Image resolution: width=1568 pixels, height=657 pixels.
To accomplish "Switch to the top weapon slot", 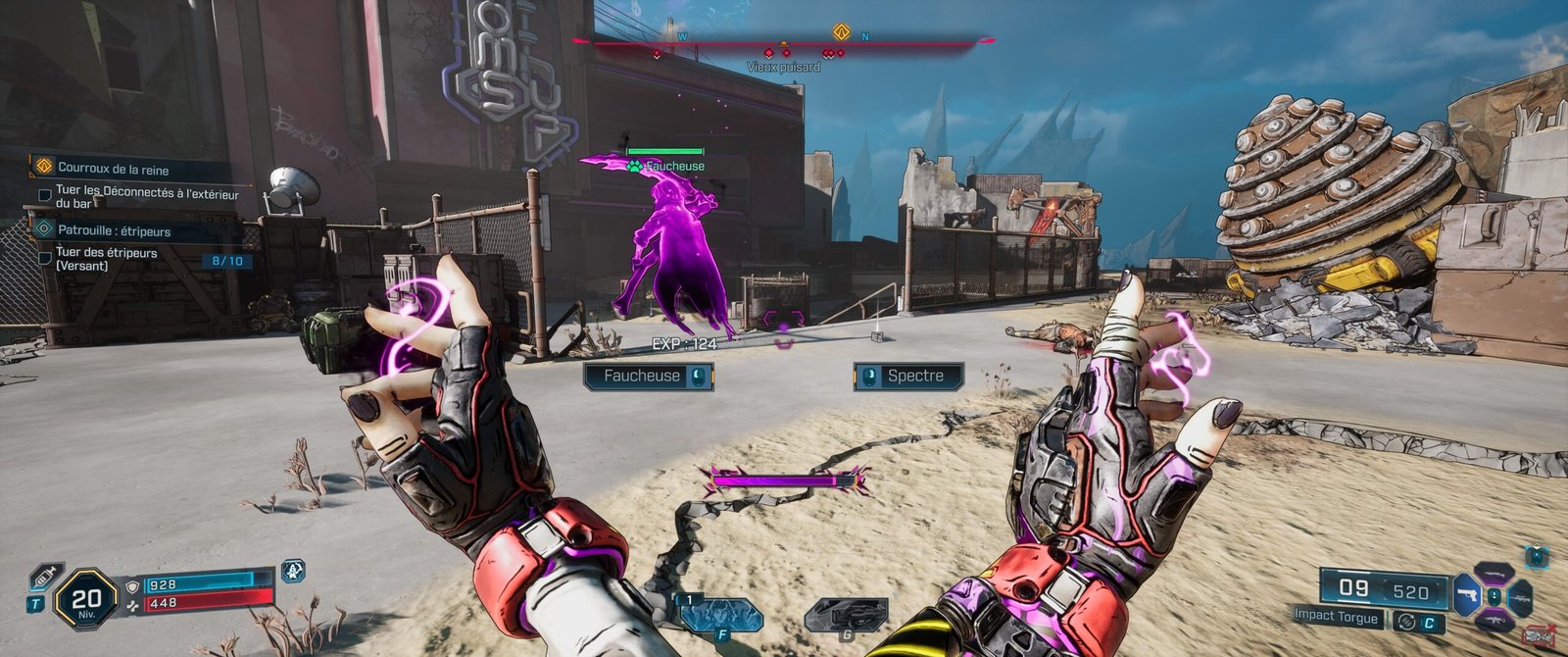I will pyautogui.click(x=1494, y=572).
